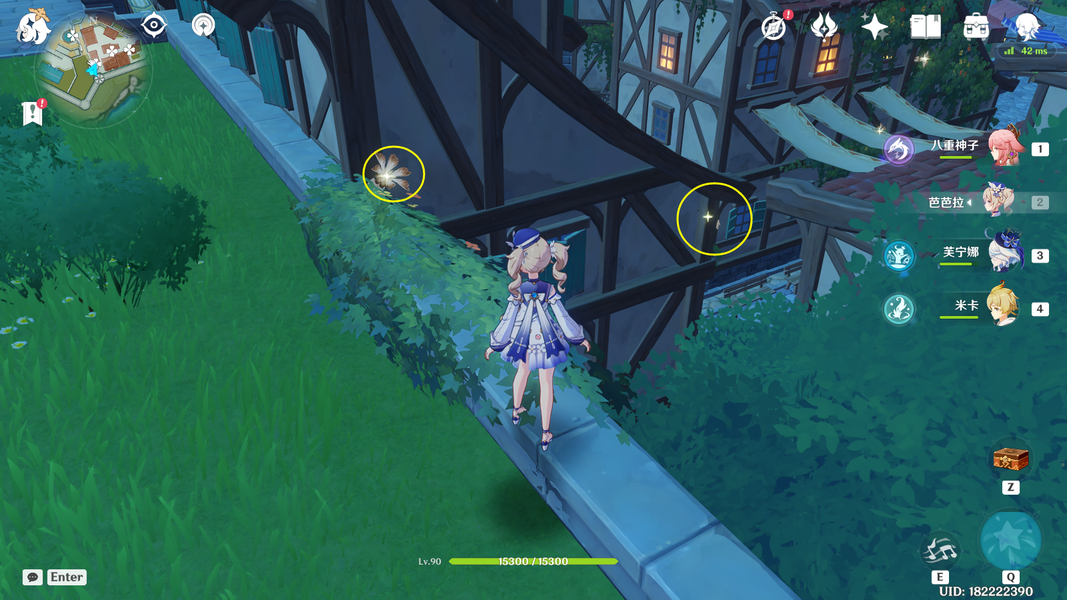Image resolution: width=1067 pixels, height=600 pixels.
Task: Open the map from the minimap
Action: [x=93, y=68]
